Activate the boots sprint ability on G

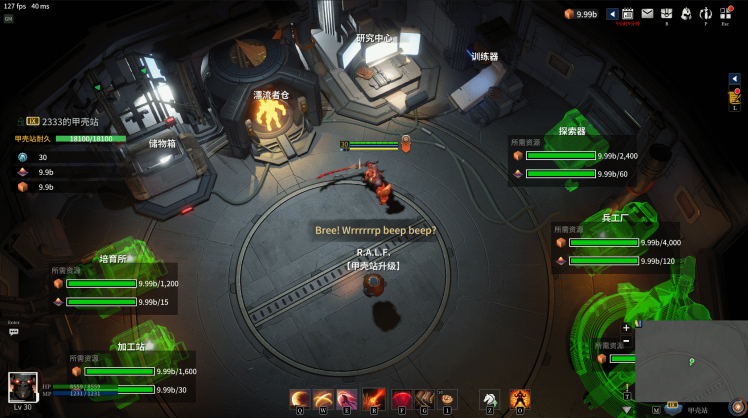(x=424, y=398)
